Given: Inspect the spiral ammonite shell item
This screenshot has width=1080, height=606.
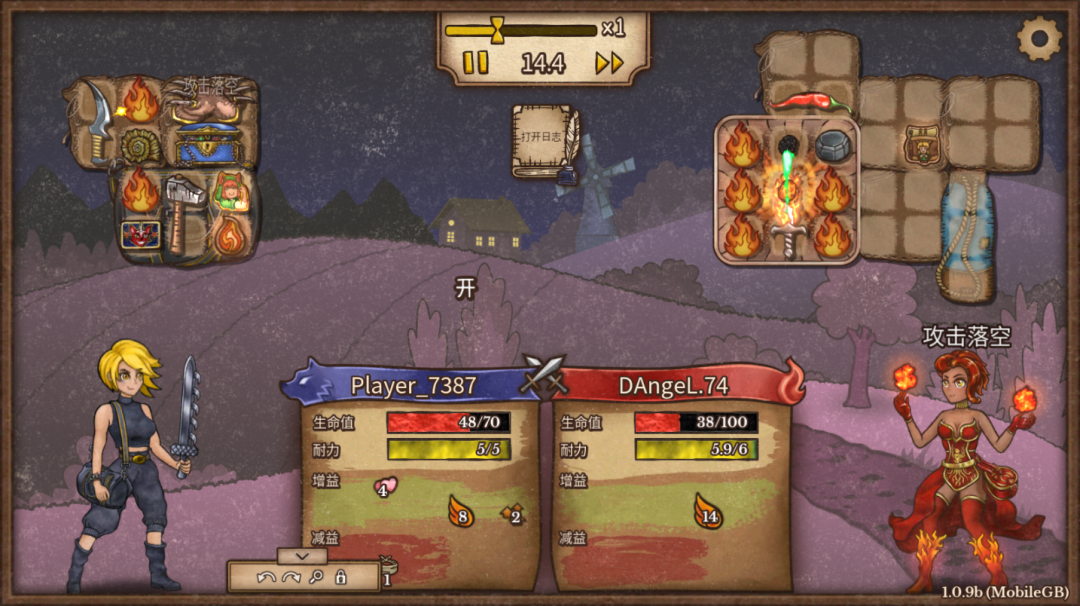Looking at the screenshot, I should tap(140, 146).
